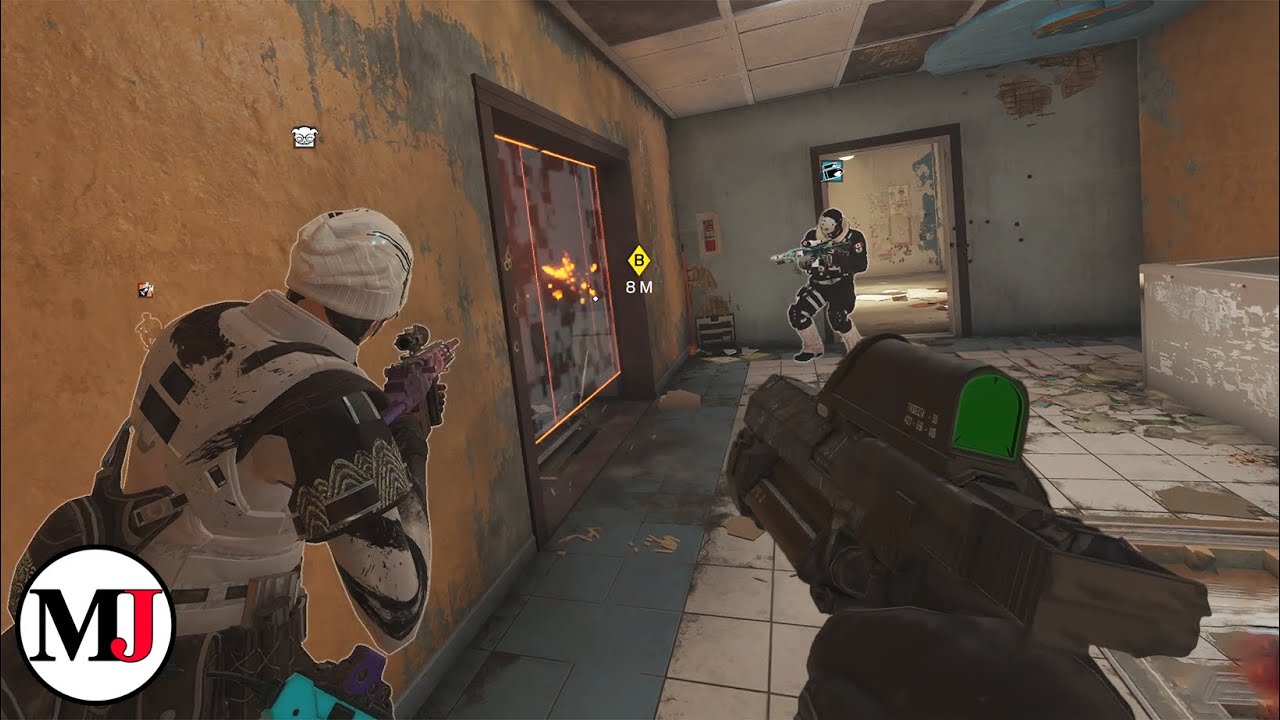Click the white dog charm icon on the wall

(x=305, y=137)
